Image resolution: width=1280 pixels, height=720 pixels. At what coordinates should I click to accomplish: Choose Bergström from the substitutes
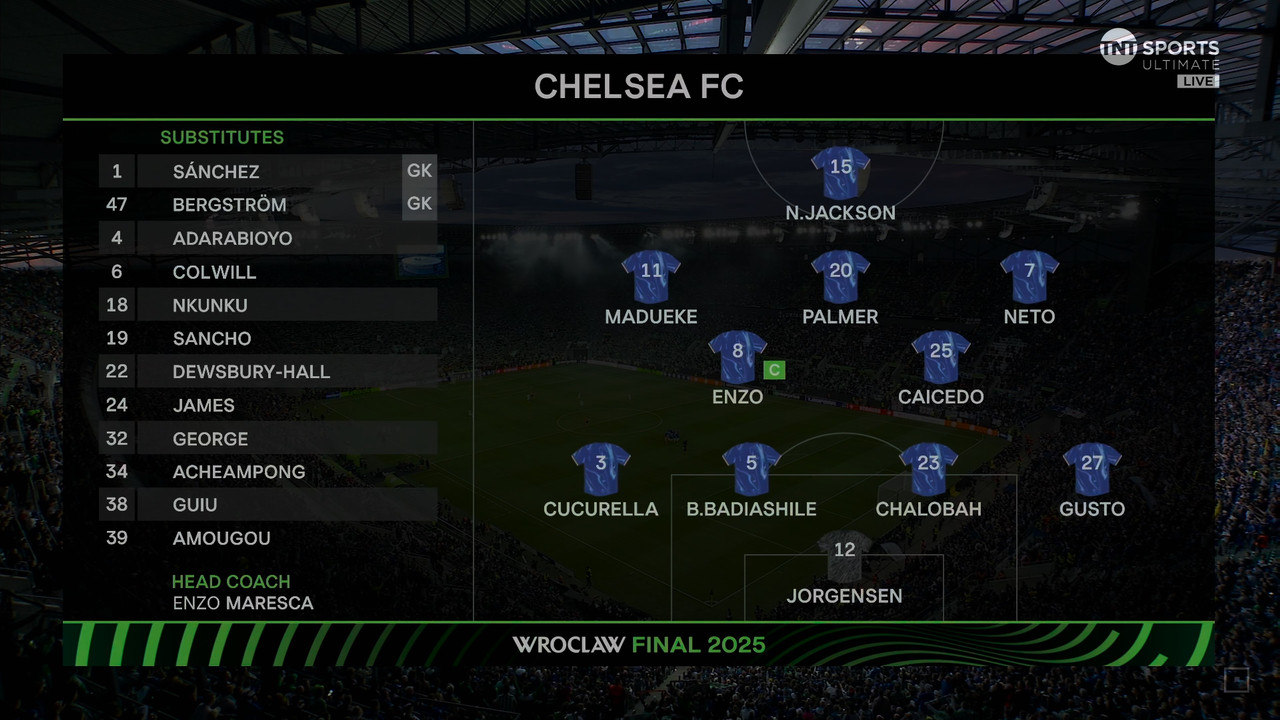point(229,205)
